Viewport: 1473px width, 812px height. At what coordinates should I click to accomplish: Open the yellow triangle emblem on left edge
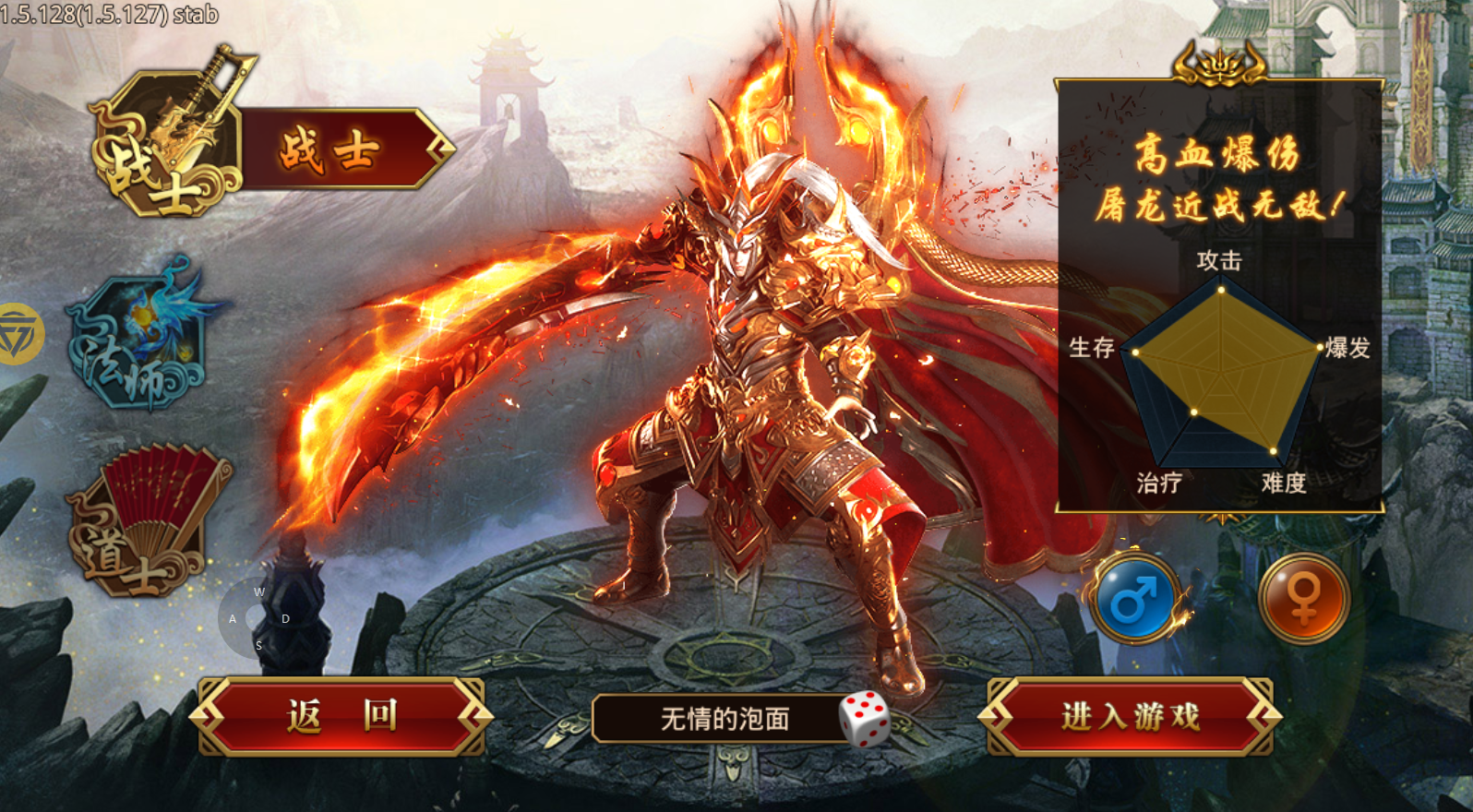pos(18,334)
